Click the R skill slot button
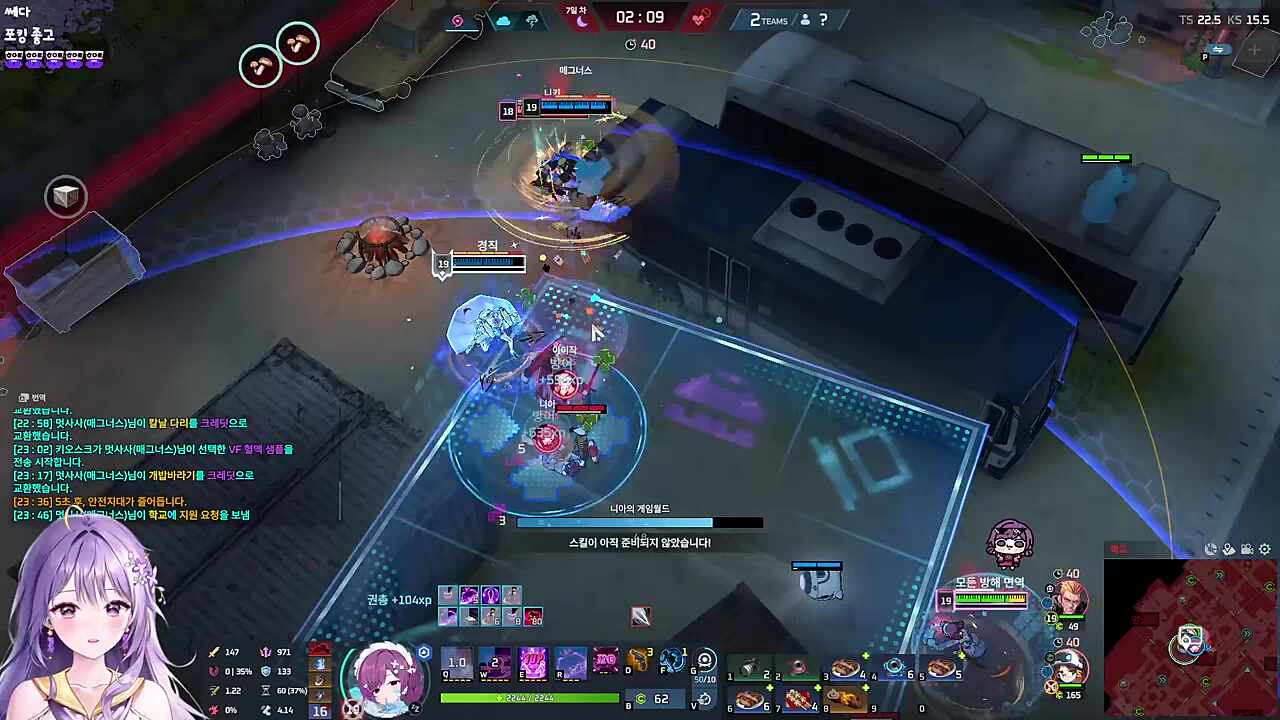Viewport: 1280px width, 720px height. pos(571,662)
